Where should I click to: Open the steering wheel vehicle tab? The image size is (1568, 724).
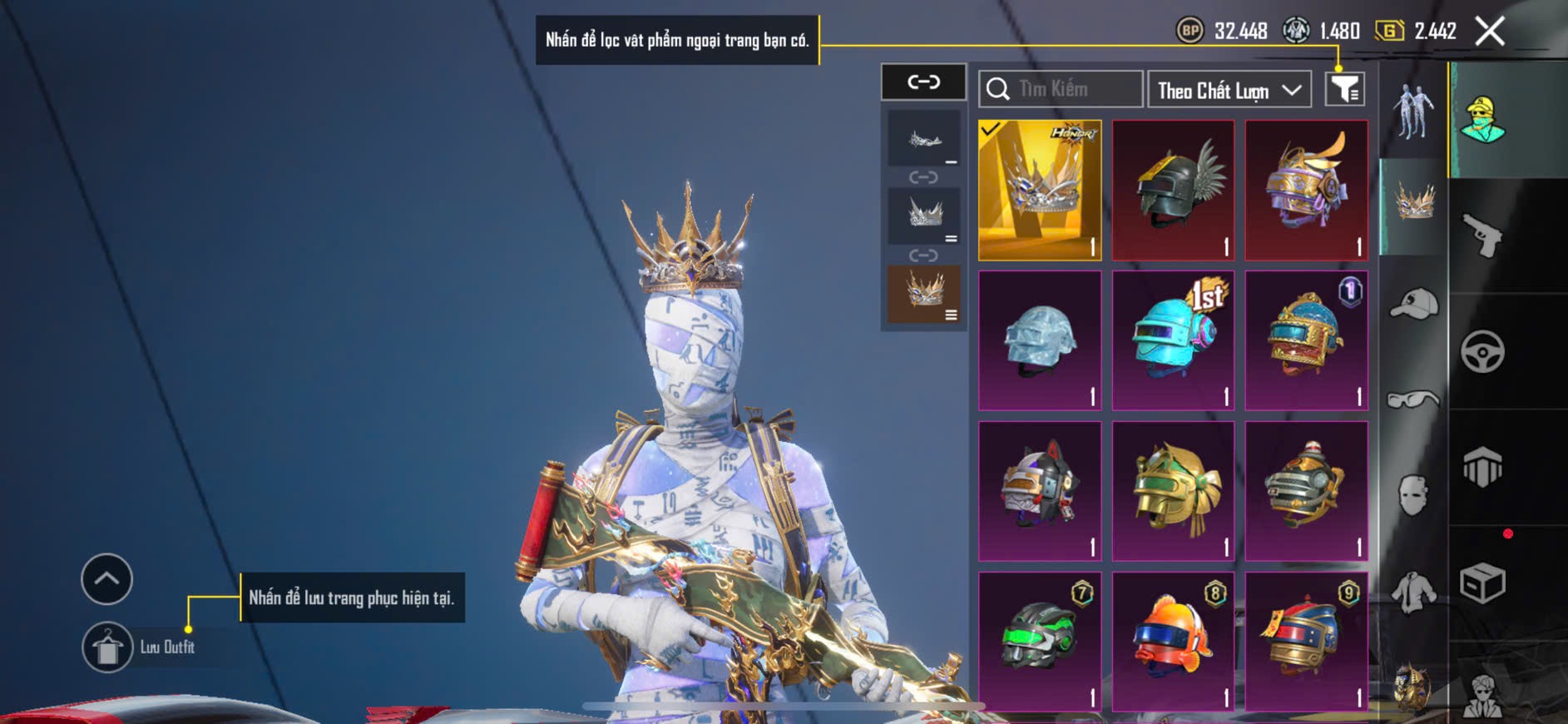click(1482, 351)
